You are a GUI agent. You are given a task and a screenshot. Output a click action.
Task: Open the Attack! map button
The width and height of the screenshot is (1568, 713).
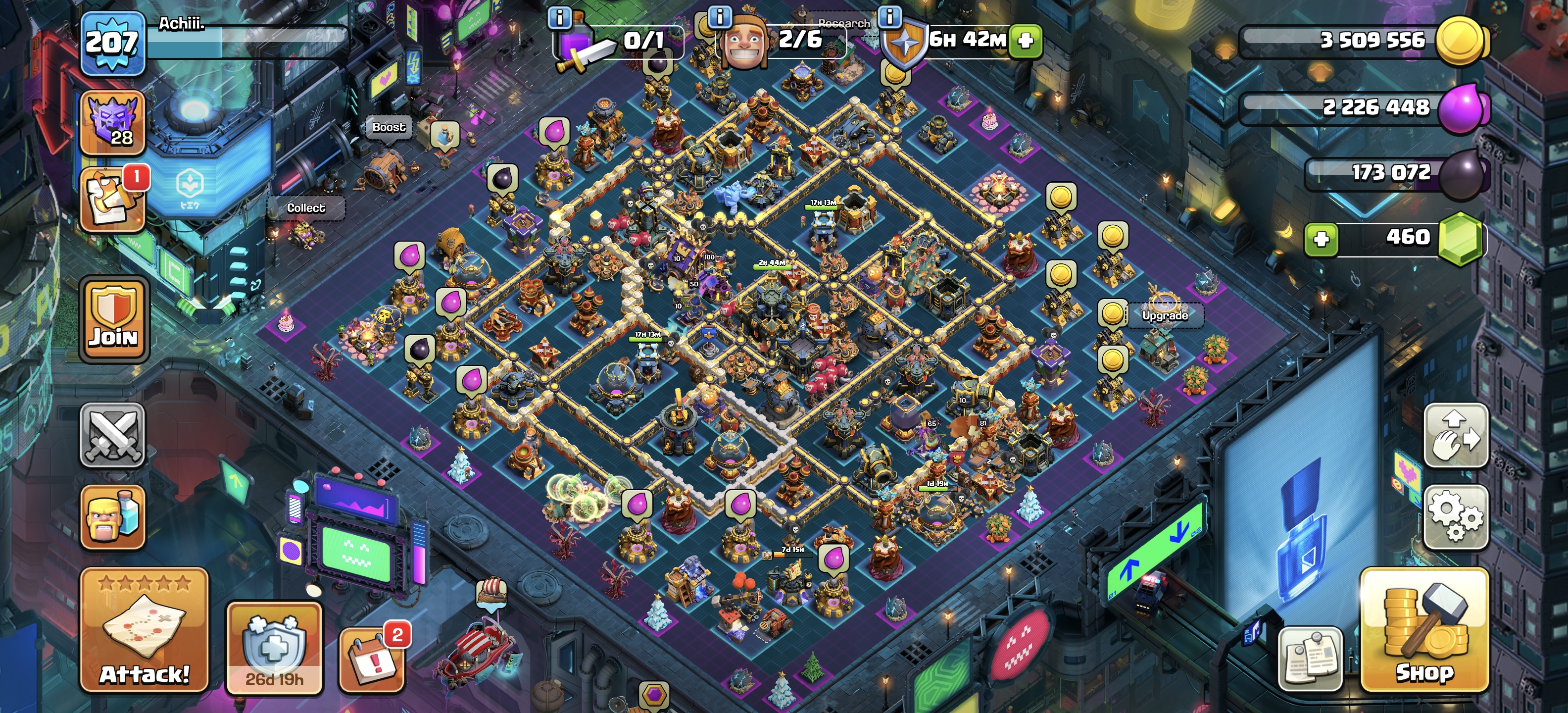tap(144, 630)
